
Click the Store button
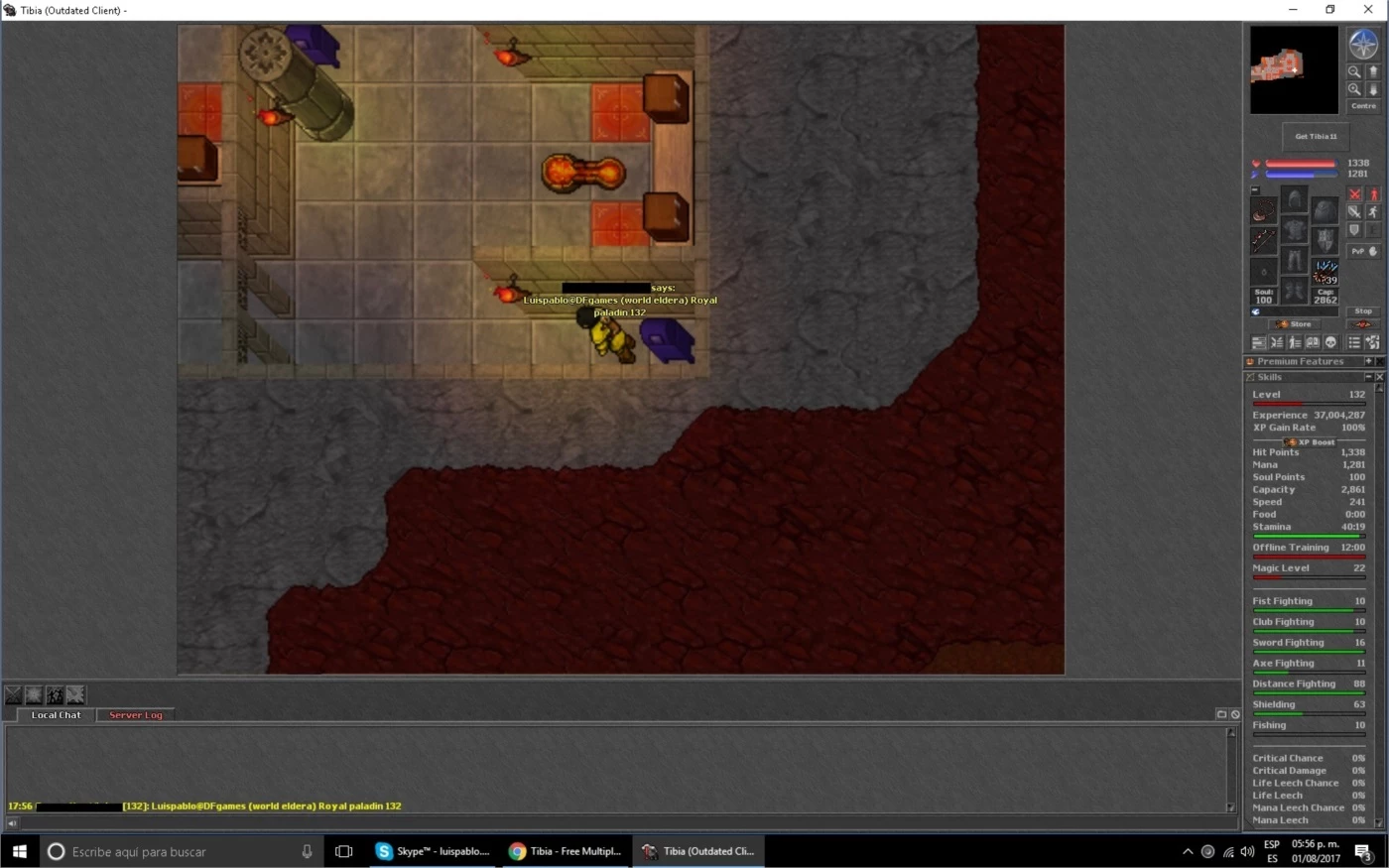pyautogui.click(x=1295, y=324)
